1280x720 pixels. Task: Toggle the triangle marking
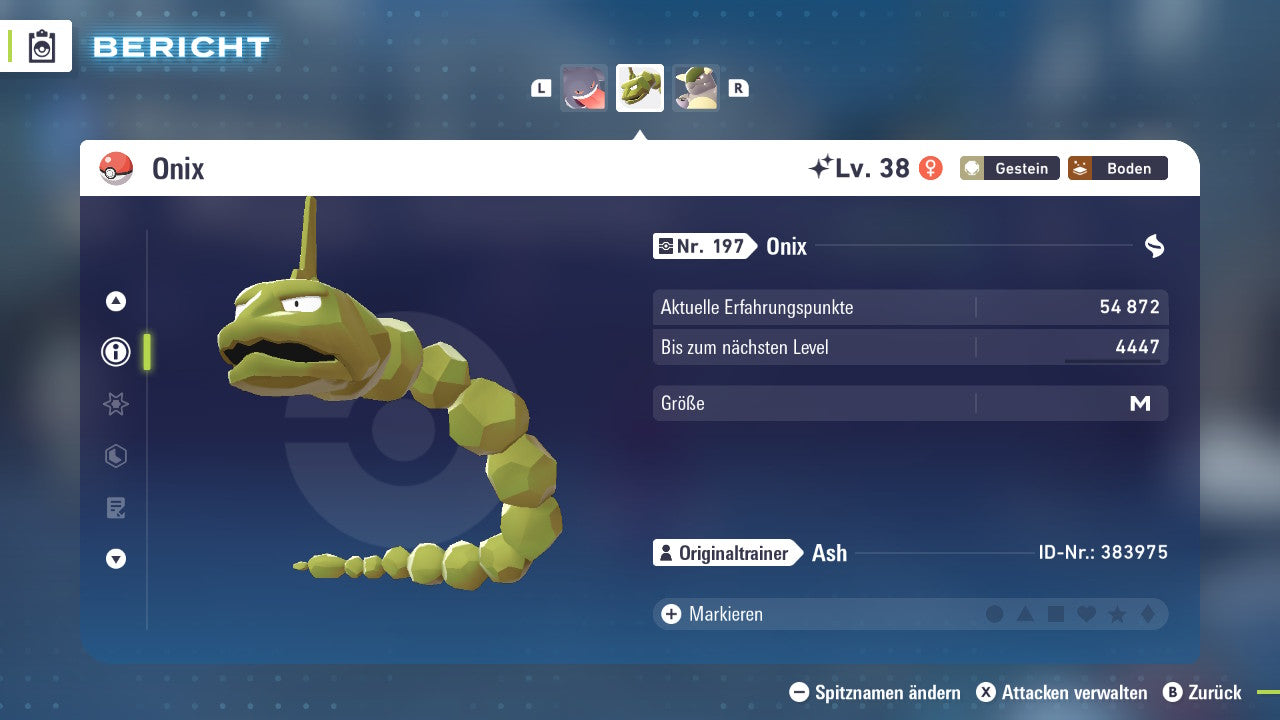pos(1025,614)
